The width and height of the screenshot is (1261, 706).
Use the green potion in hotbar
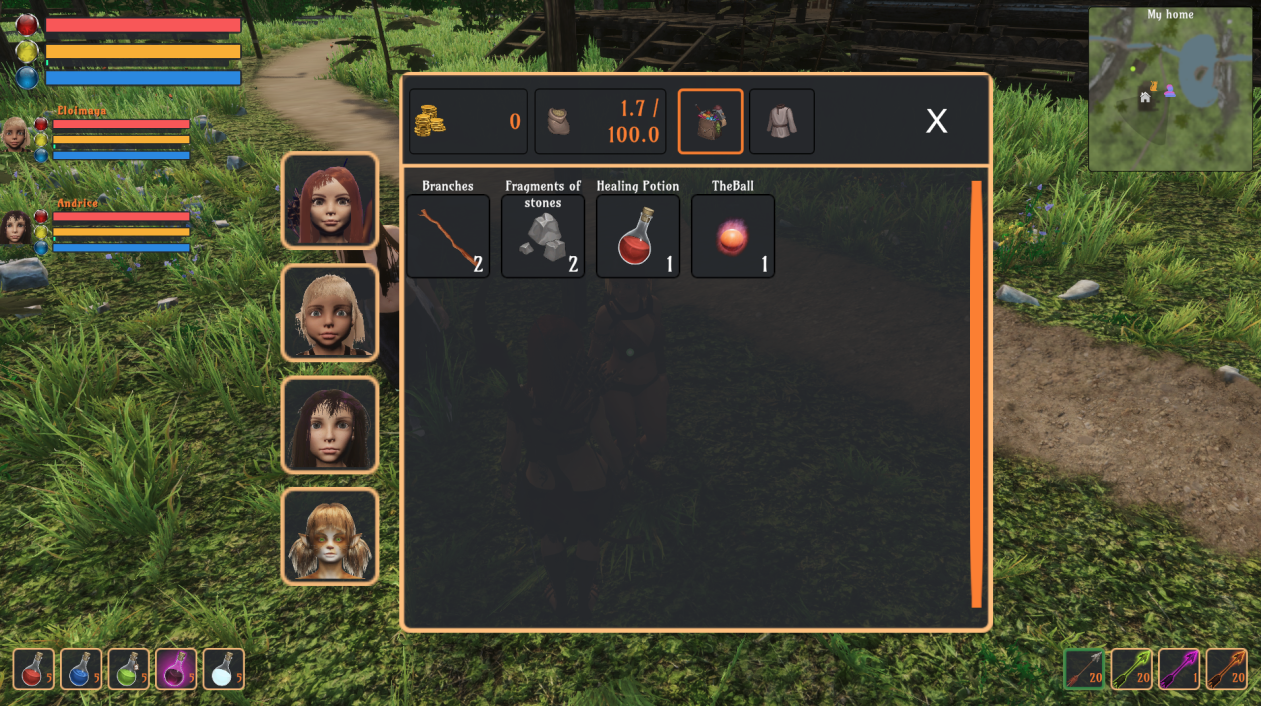(129, 669)
